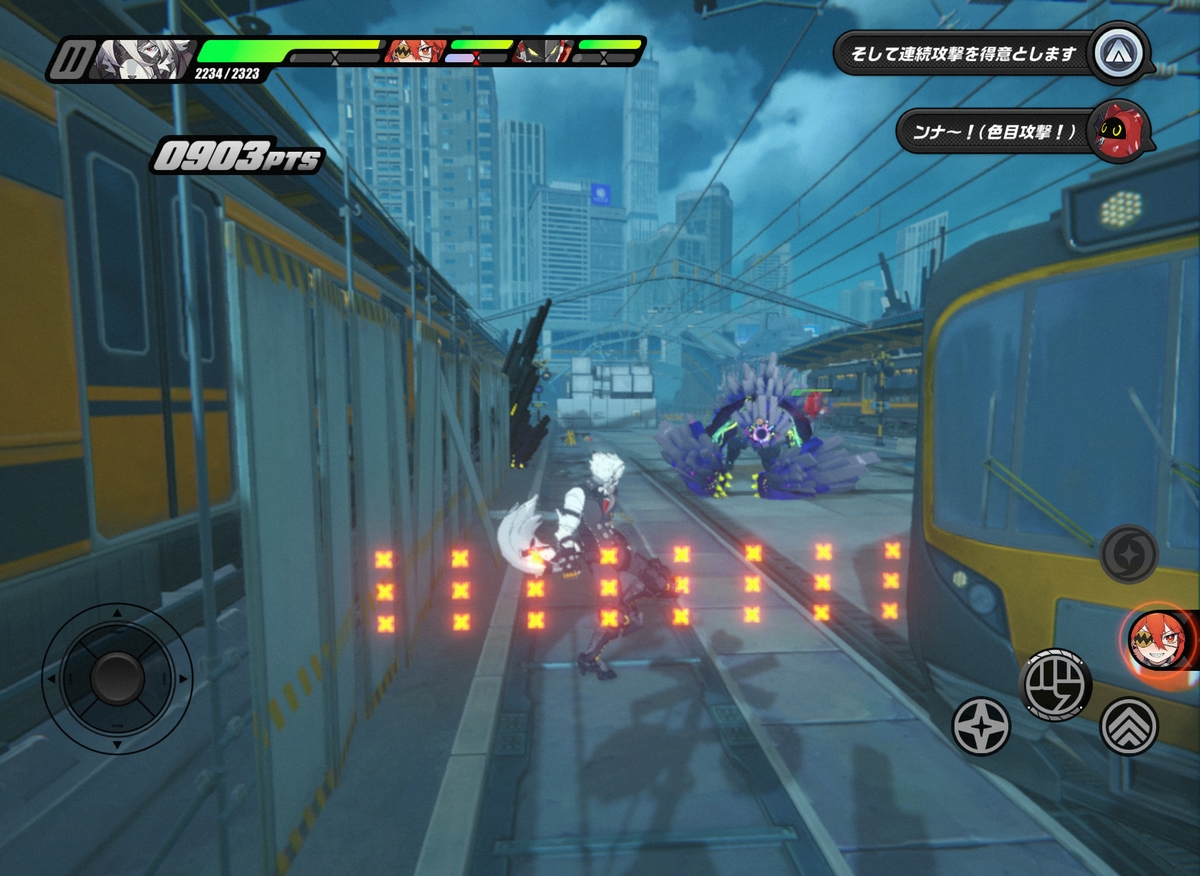Use the greyed swirl ultimate ability button
Viewport: 1200px width, 876px height.
point(1129,554)
